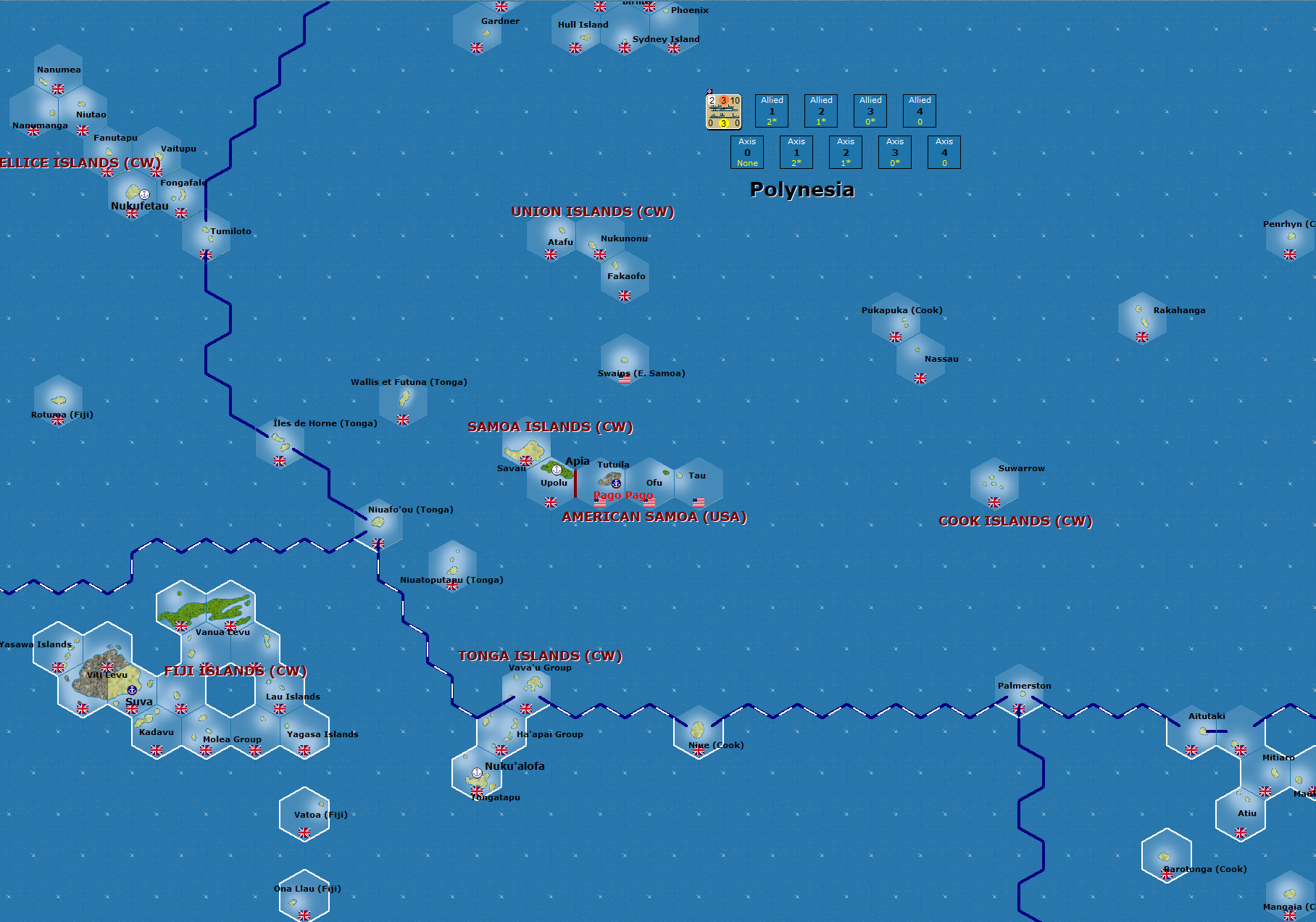Viewport: 1316px width, 922px height.
Task: Select the port anchor at Nuku'alofa
Action: click(477, 773)
